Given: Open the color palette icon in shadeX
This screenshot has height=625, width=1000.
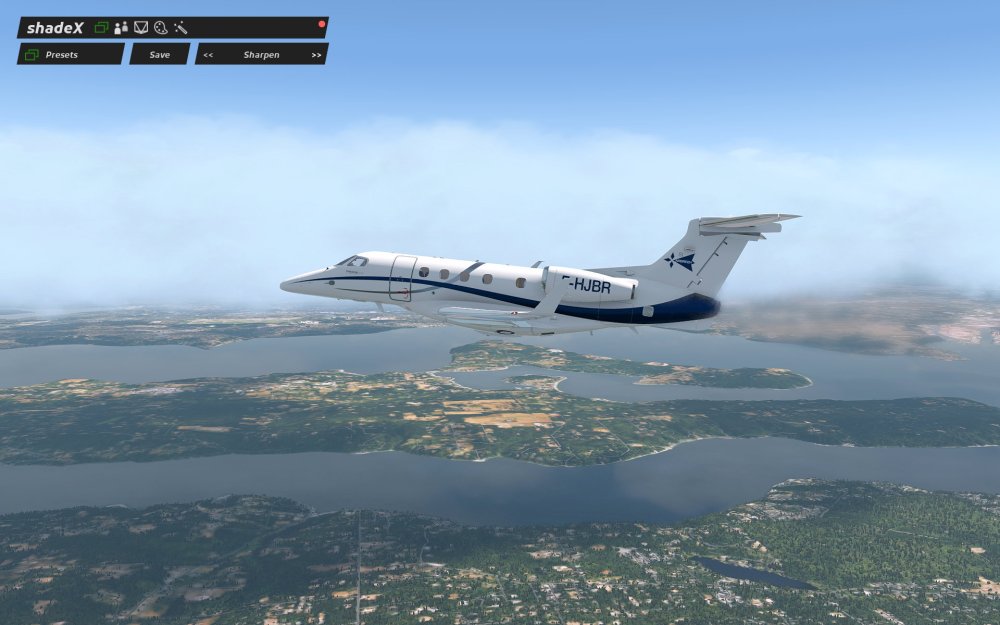Looking at the screenshot, I should tap(160, 28).
